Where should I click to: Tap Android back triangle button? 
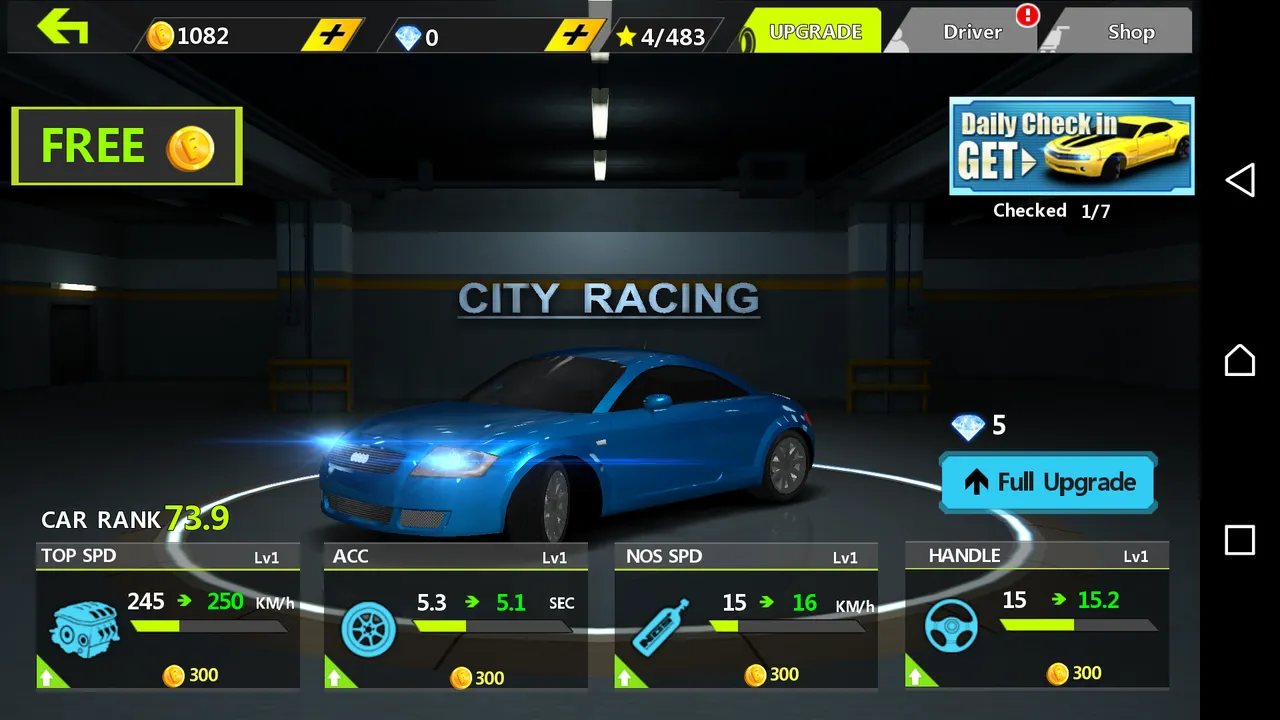pos(1240,180)
